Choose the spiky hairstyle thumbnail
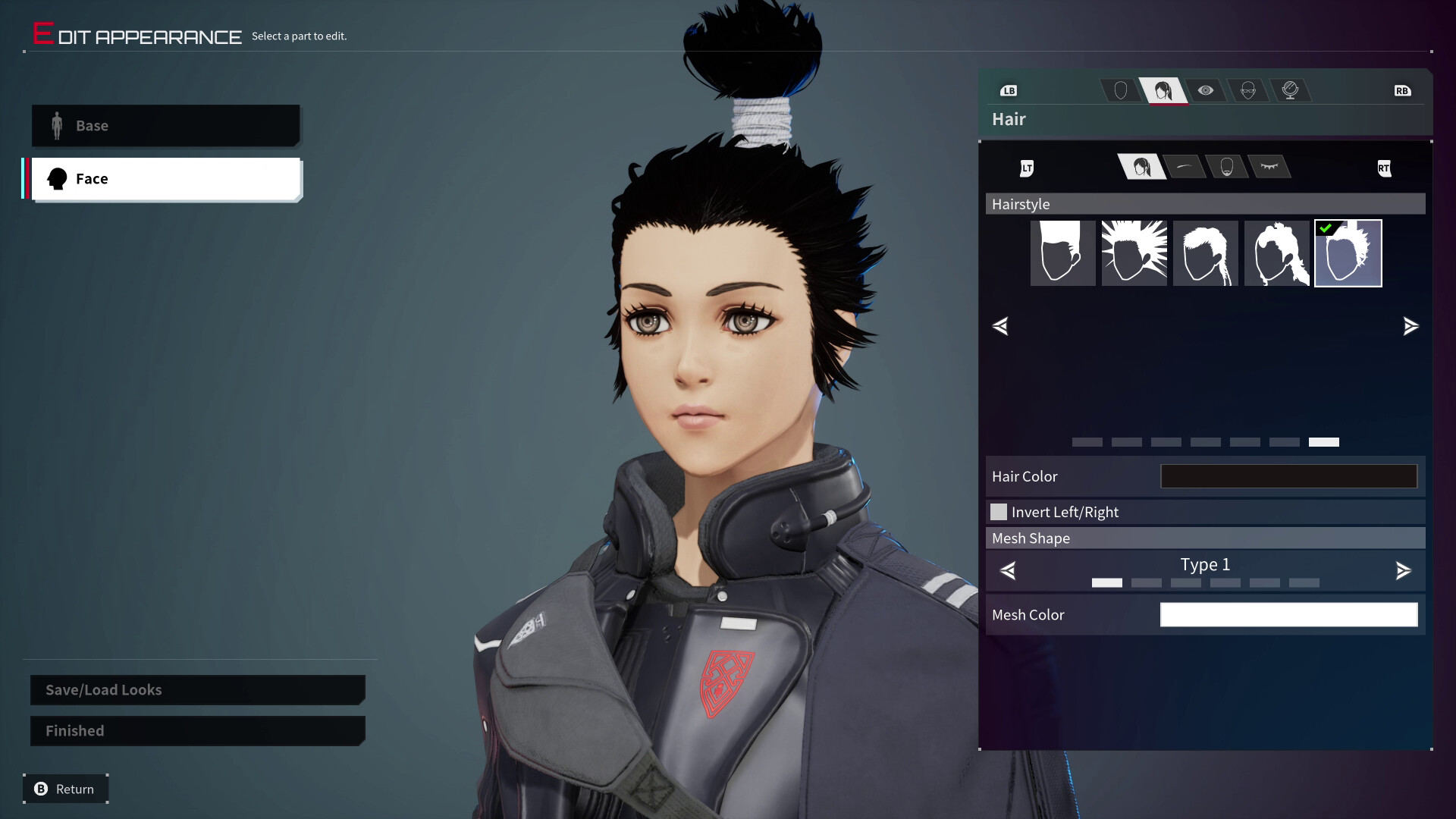The height and width of the screenshot is (819, 1456). point(1134,253)
